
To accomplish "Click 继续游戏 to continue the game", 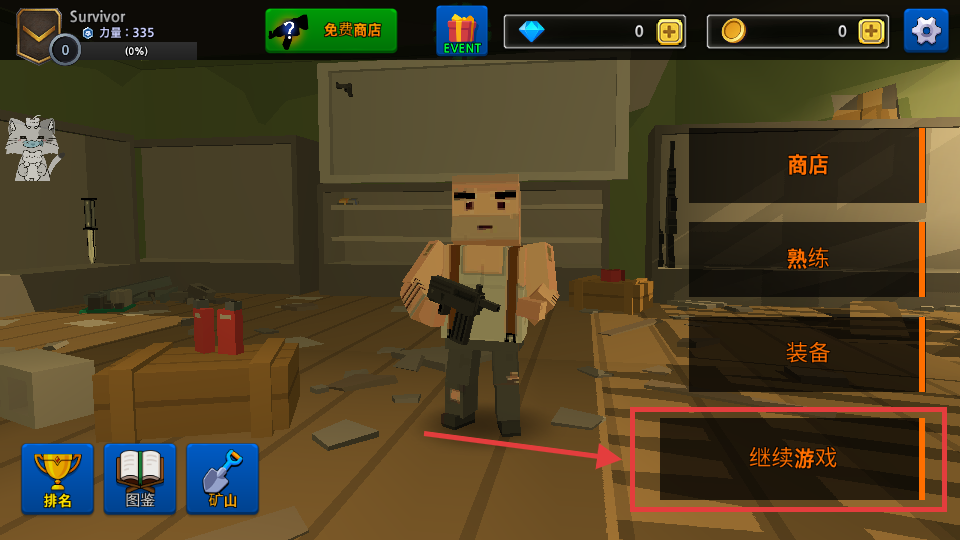I will [x=792, y=459].
